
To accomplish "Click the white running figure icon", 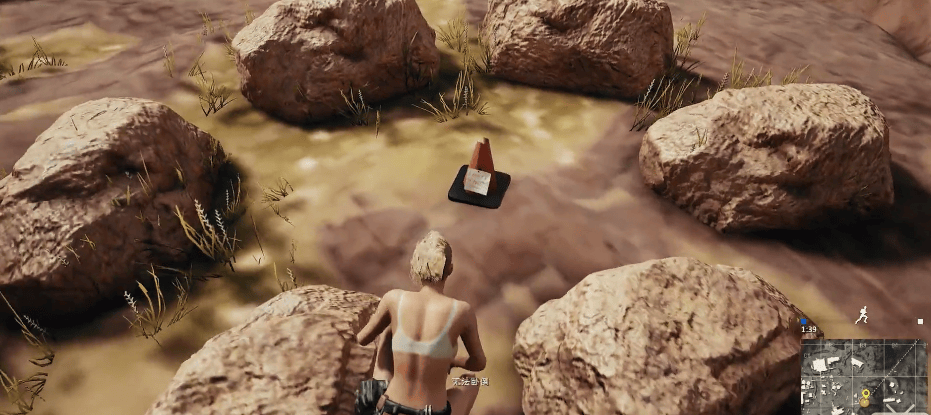I will coord(861,315).
